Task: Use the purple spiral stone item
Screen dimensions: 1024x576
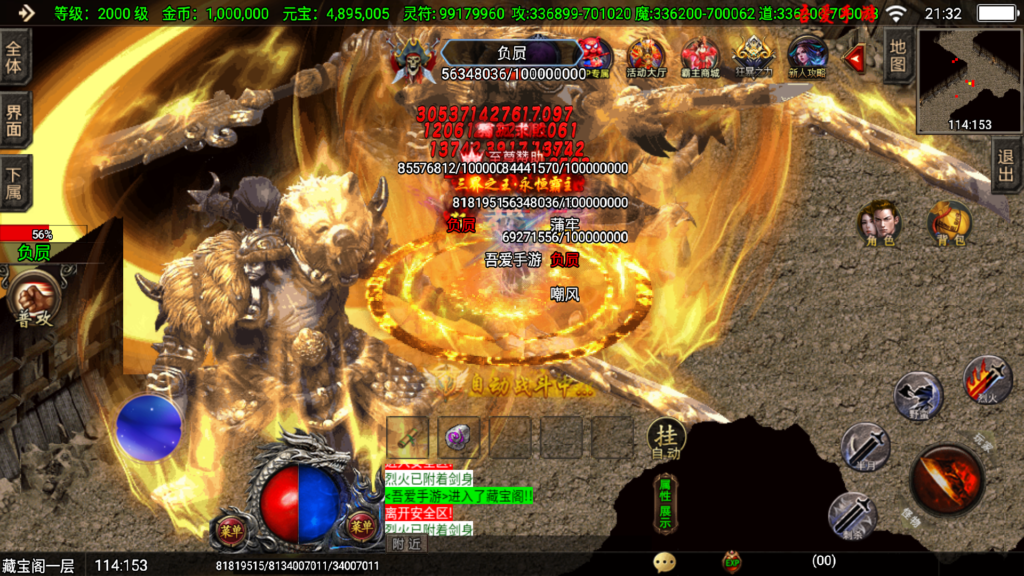Action: 459,437
